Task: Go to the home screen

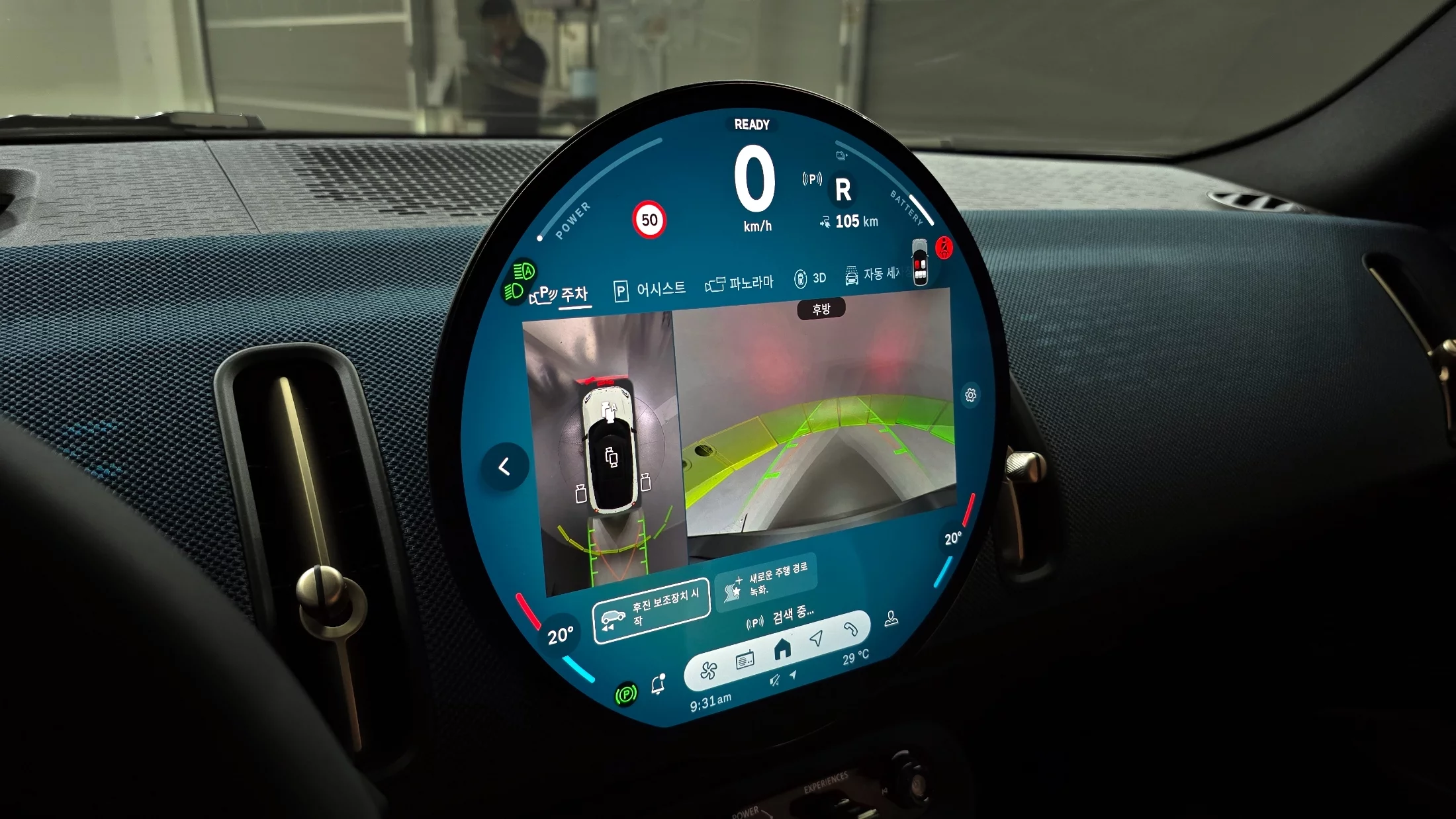Action: [782, 649]
